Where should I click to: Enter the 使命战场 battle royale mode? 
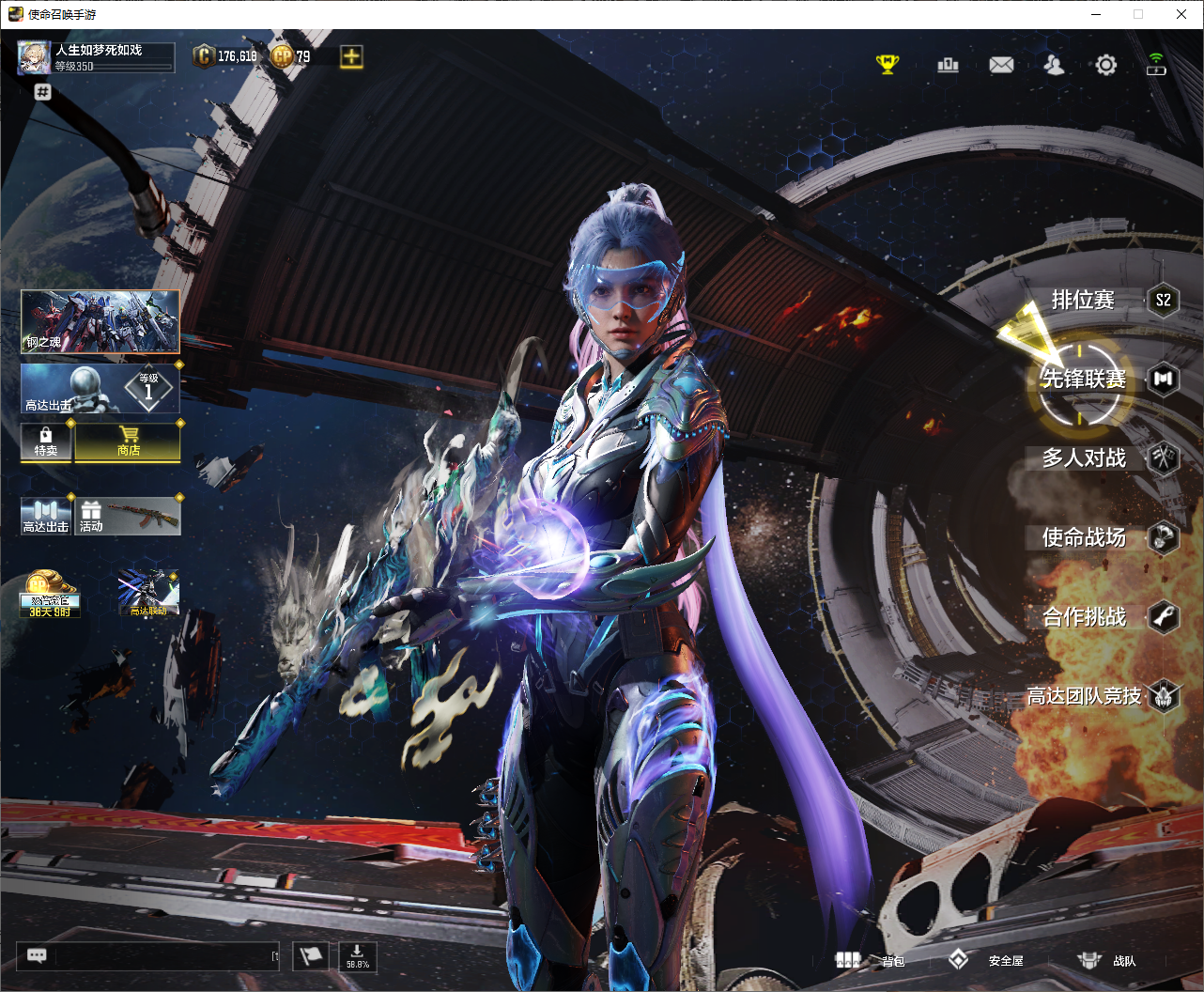[x=1084, y=537]
